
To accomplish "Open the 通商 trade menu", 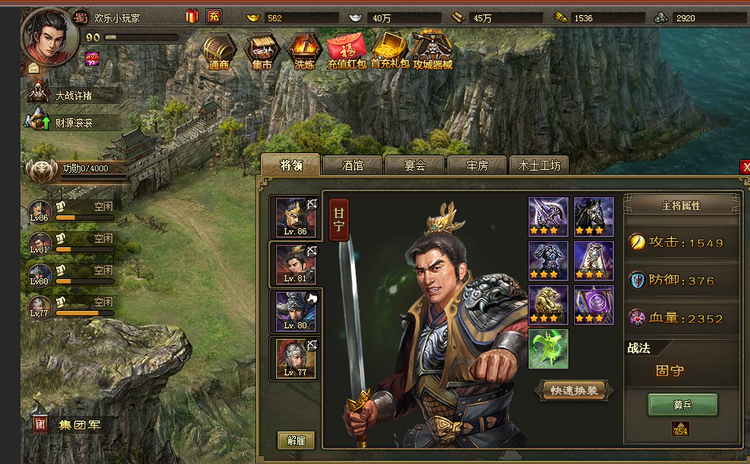I will coord(219,50).
